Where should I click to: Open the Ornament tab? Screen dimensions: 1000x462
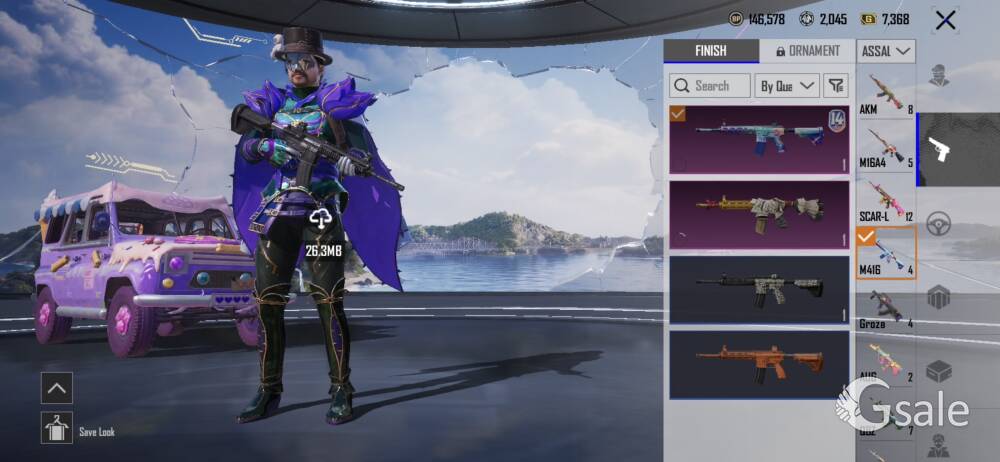pos(806,51)
